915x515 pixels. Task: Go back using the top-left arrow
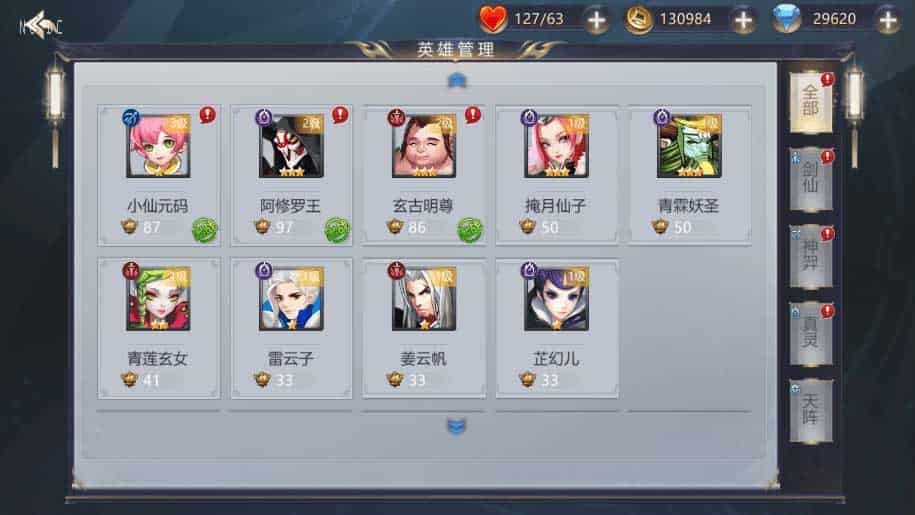tap(40, 23)
